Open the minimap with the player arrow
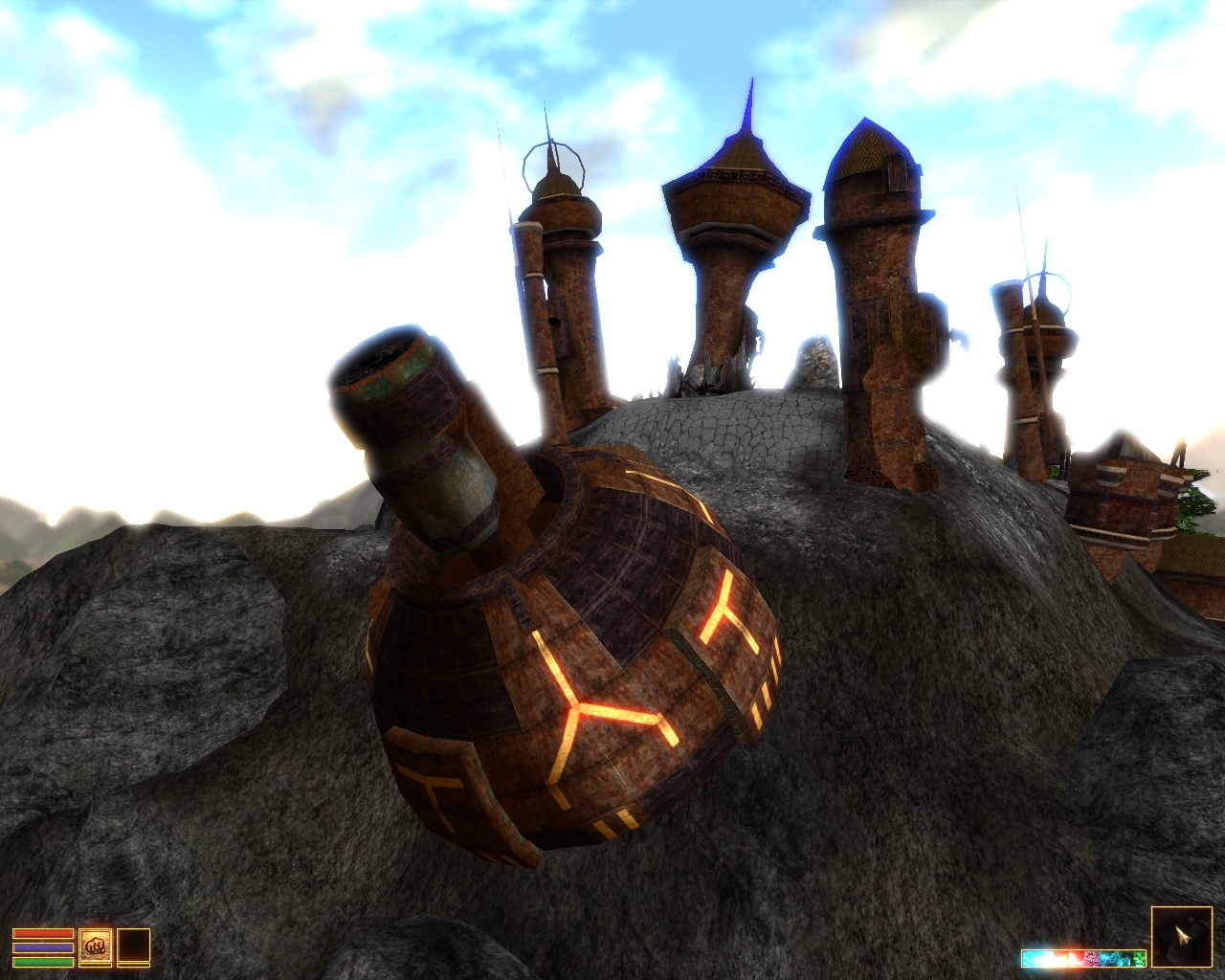Viewport: 1225px width, 980px height. [1181, 937]
